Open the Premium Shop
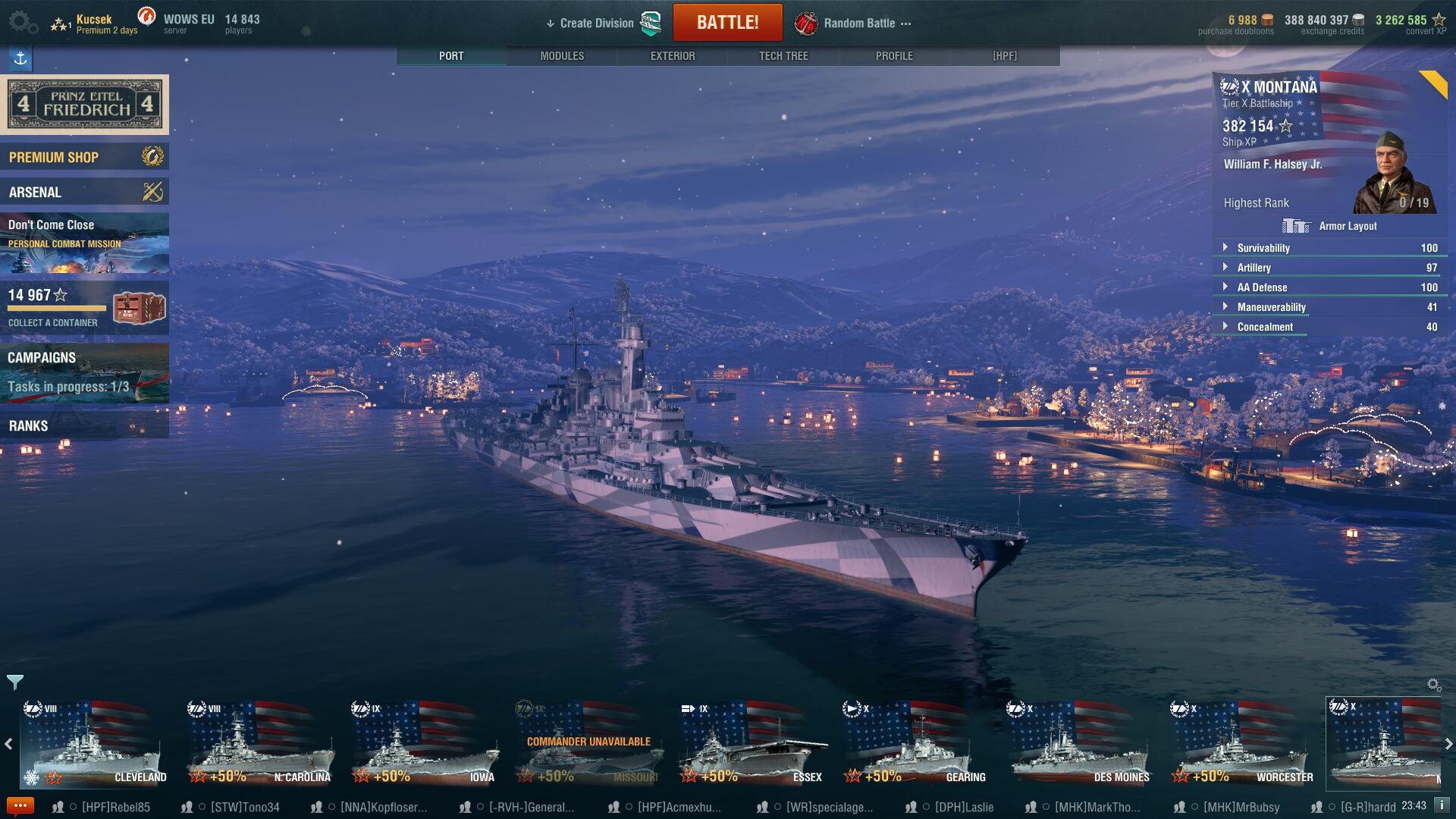This screenshot has height=819, width=1456. coord(84,157)
